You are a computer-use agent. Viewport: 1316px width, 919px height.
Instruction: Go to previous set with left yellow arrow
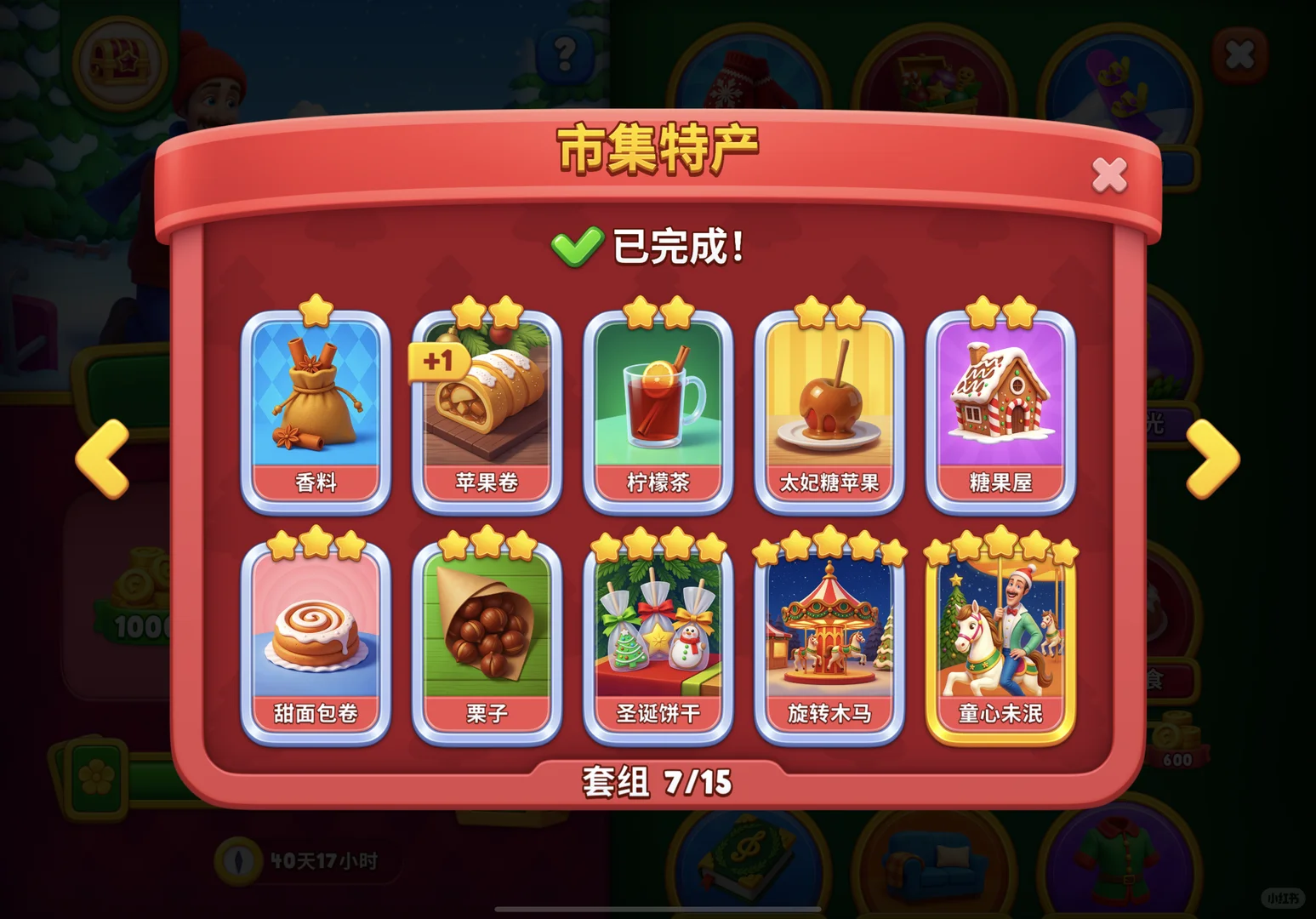pos(103,458)
